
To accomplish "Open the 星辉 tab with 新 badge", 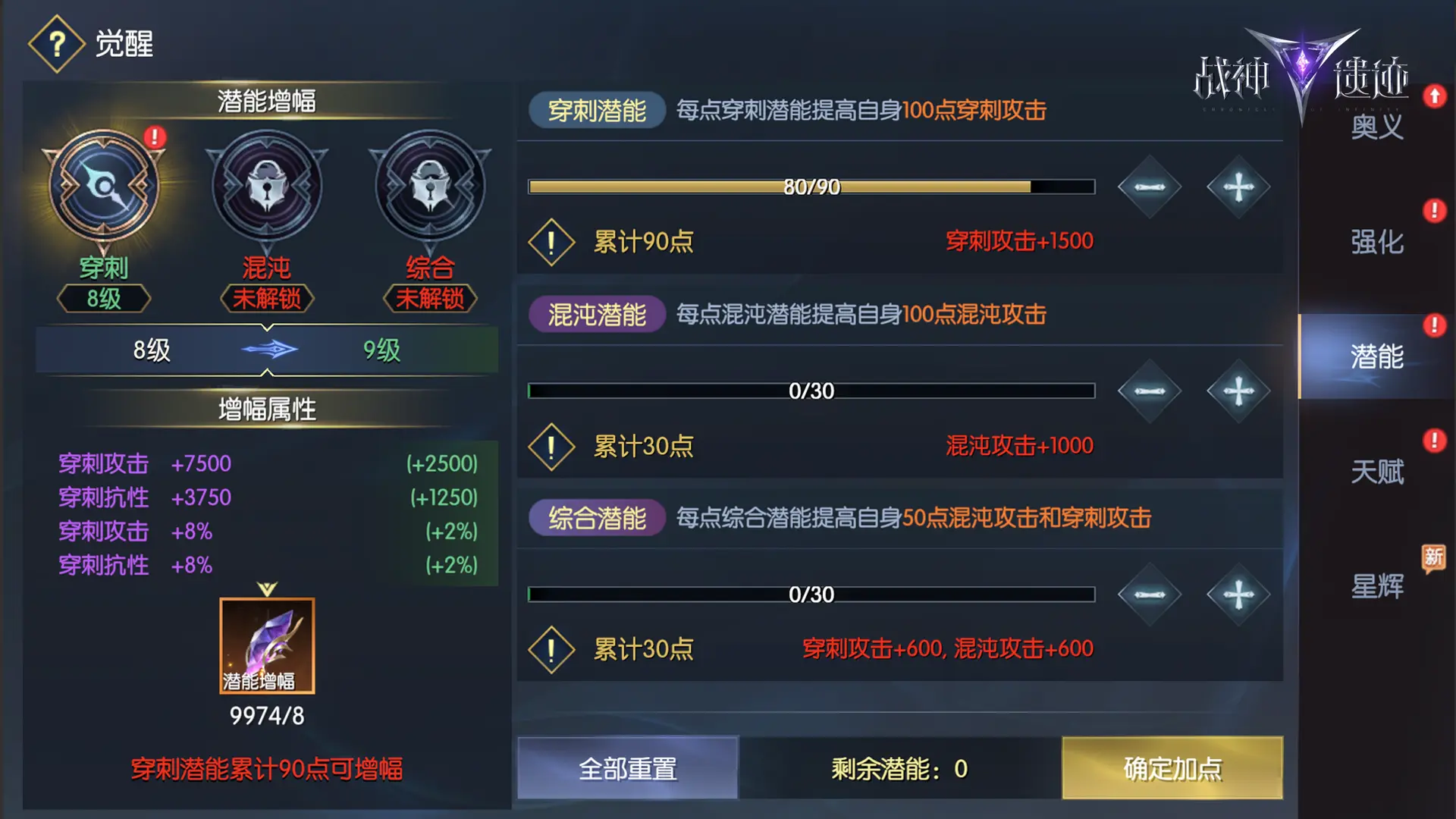I will click(x=1376, y=586).
